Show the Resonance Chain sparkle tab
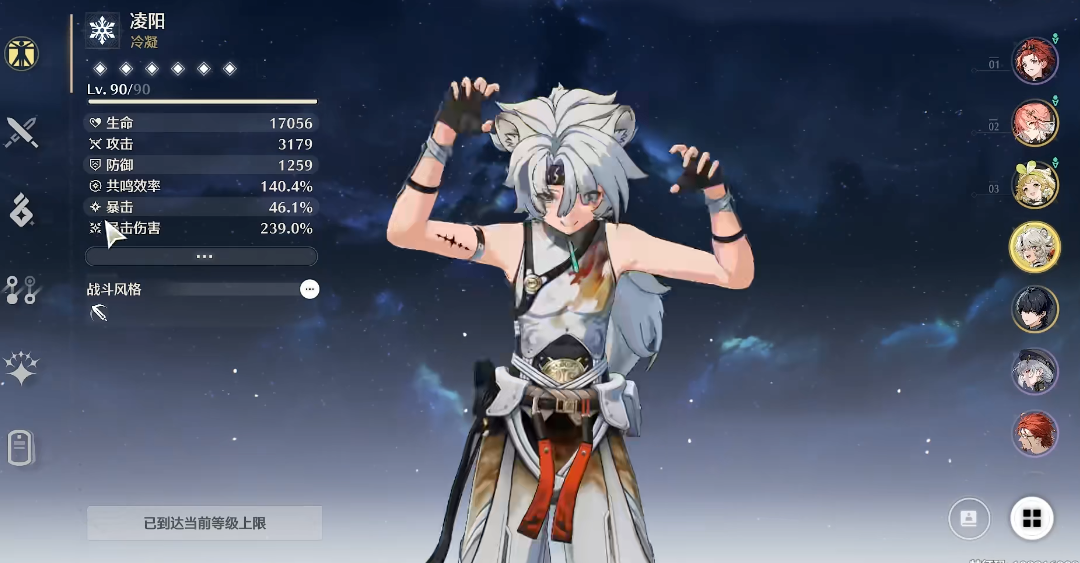 tap(21, 369)
